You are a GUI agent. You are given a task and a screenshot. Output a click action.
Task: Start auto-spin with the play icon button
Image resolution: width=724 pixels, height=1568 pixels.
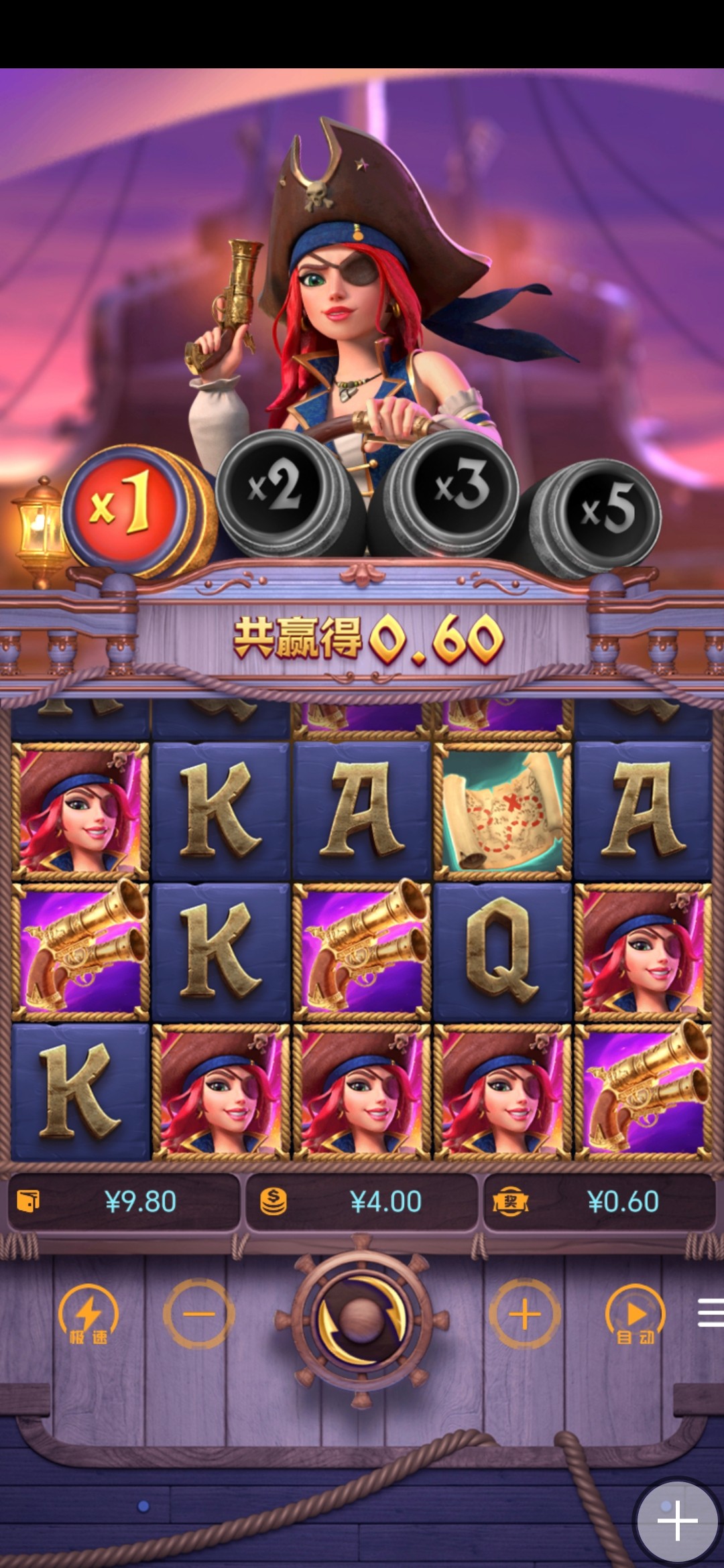(x=635, y=1315)
